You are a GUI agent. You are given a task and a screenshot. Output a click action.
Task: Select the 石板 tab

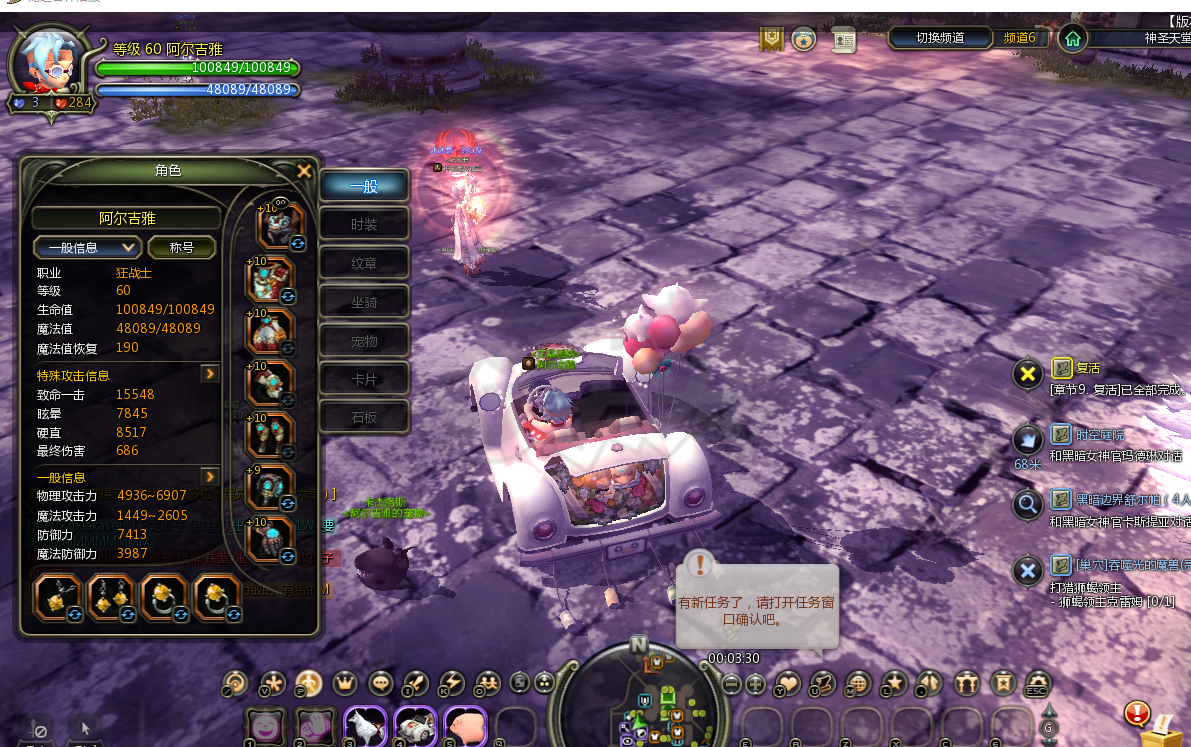[x=365, y=417]
